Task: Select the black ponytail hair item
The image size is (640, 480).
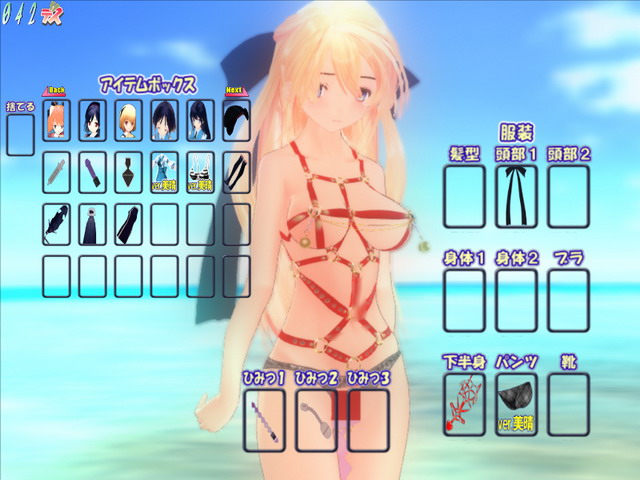Action: 236,120
